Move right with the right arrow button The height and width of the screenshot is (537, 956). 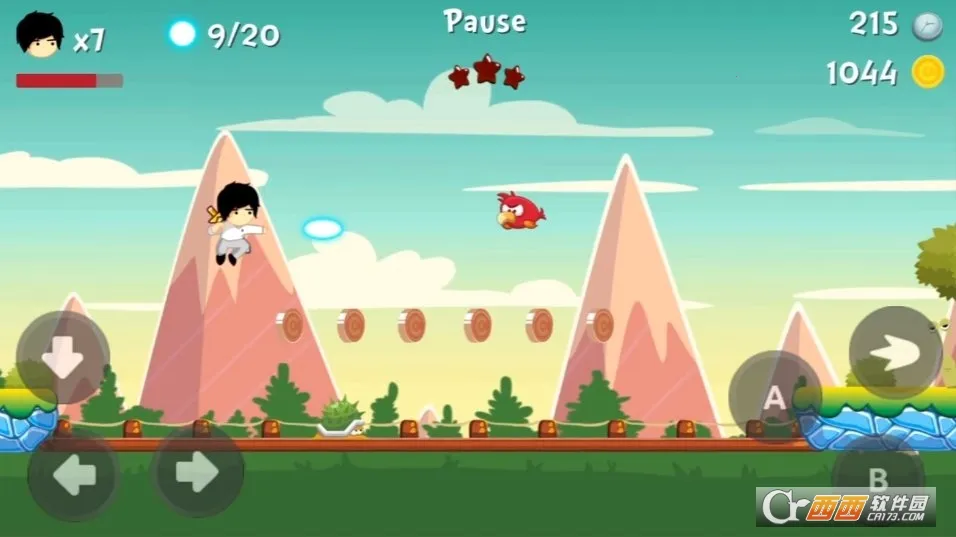point(198,471)
